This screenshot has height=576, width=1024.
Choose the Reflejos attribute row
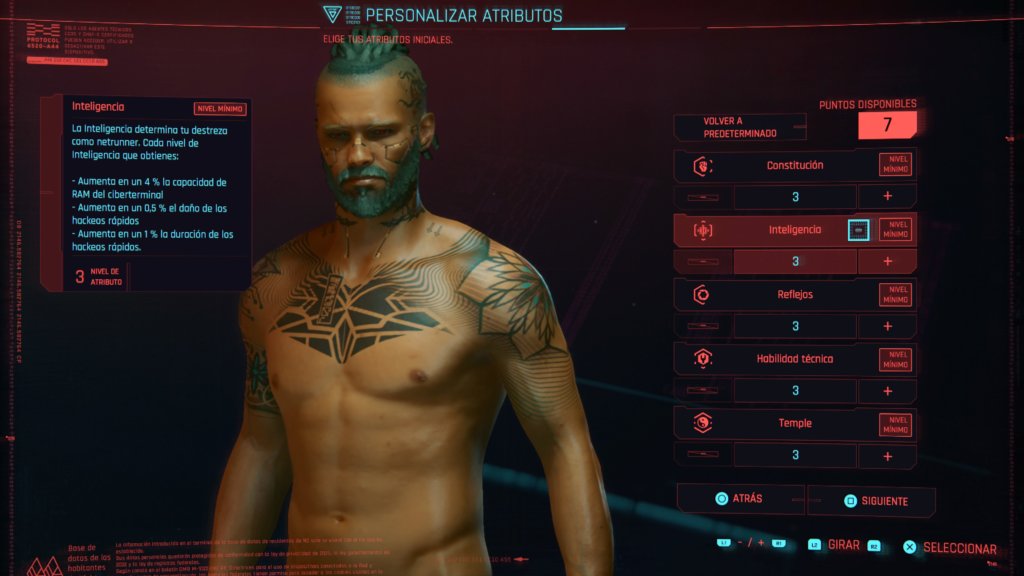point(794,295)
